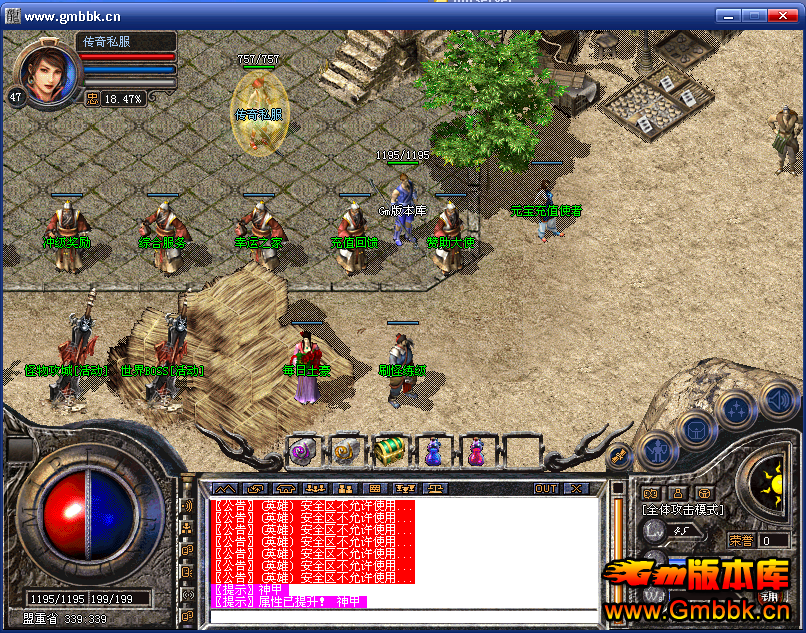The width and height of the screenshot is (806, 633).
Task: Click the mountain icon chat toolbar button
Action: tap(224, 488)
